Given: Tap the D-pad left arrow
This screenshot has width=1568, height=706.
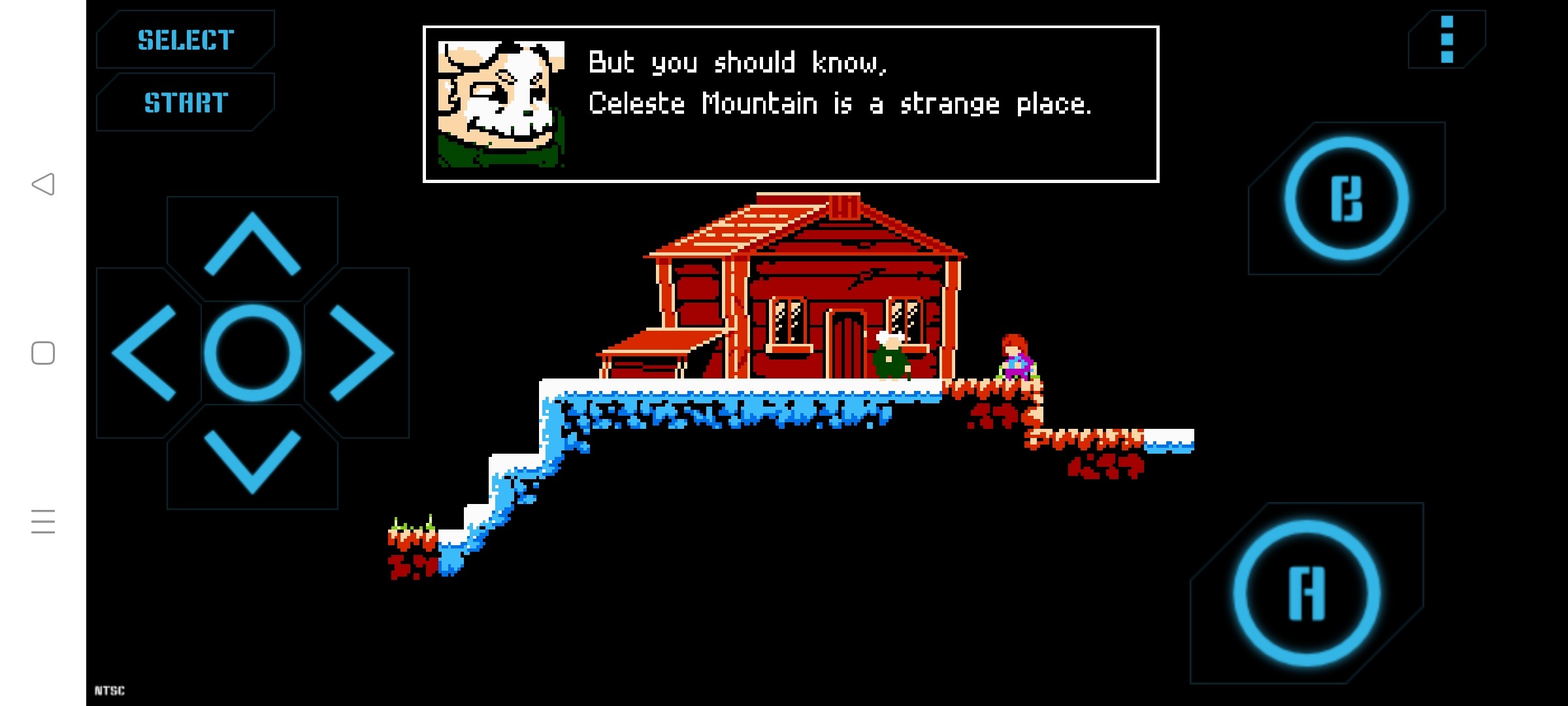Looking at the screenshot, I should (145, 353).
